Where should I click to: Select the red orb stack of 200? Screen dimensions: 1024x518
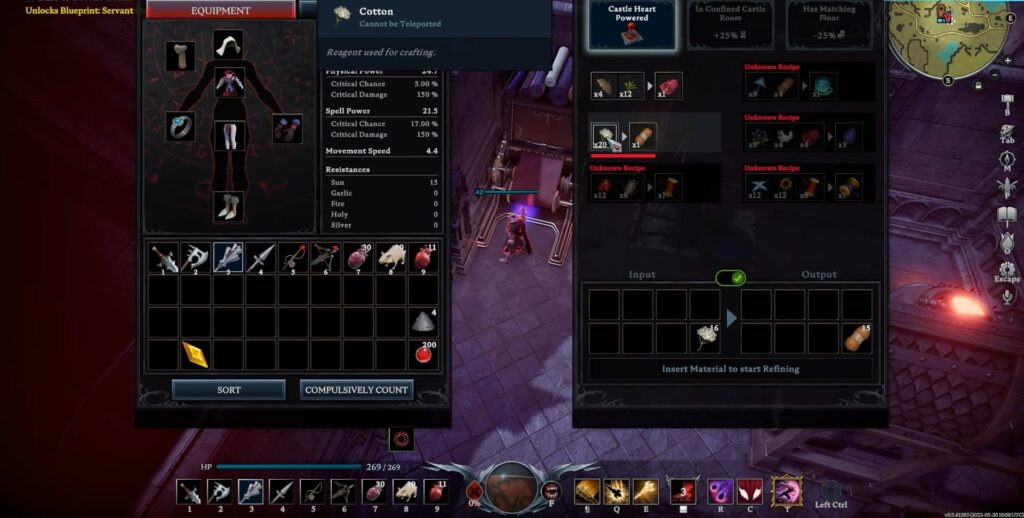click(x=423, y=354)
